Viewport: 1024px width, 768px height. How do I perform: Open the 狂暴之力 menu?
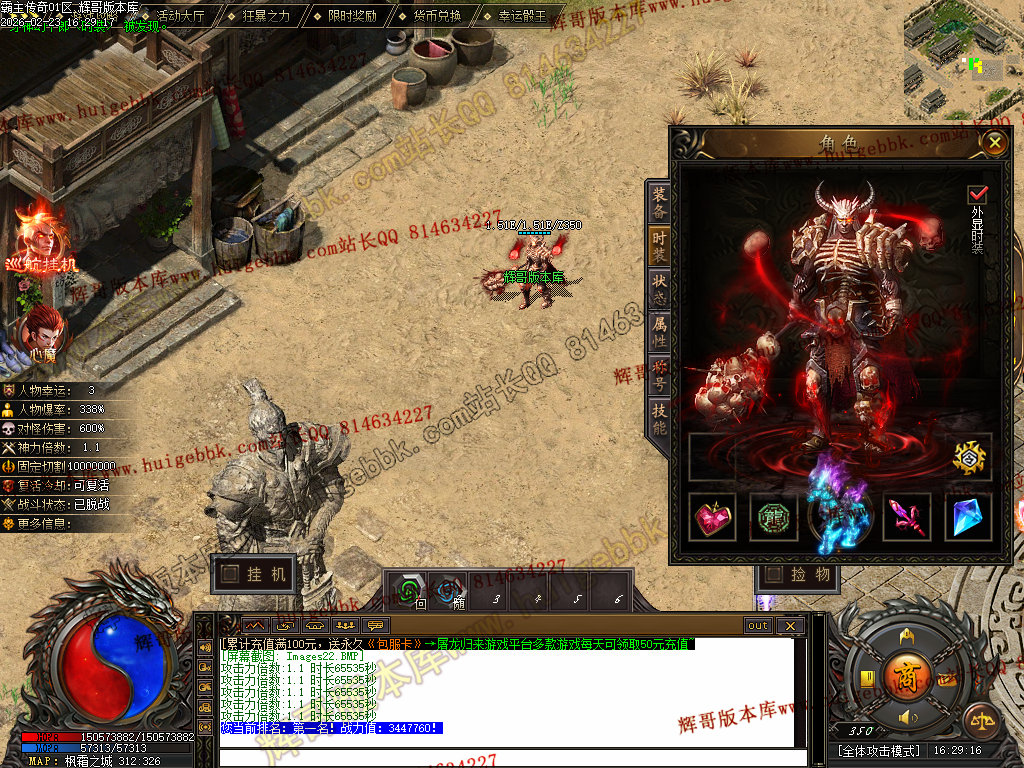pyautogui.click(x=266, y=16)
